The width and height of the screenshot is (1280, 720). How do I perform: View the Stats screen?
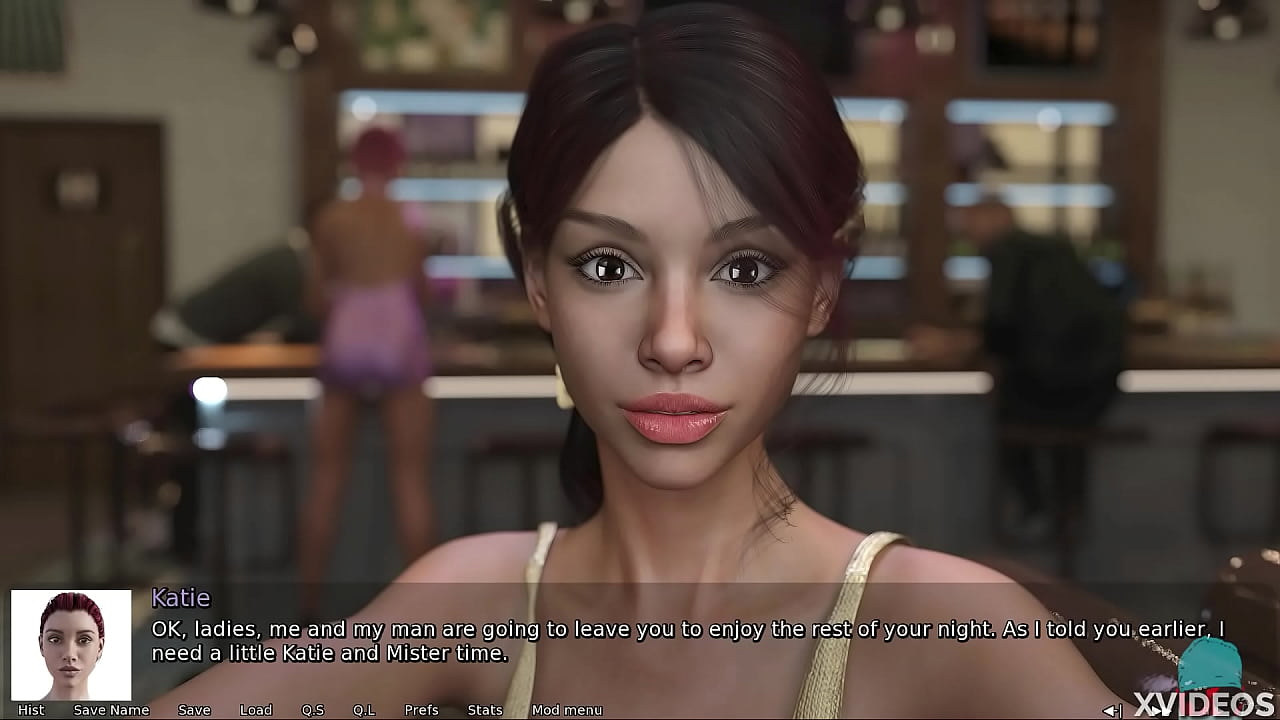pos(484,709)
